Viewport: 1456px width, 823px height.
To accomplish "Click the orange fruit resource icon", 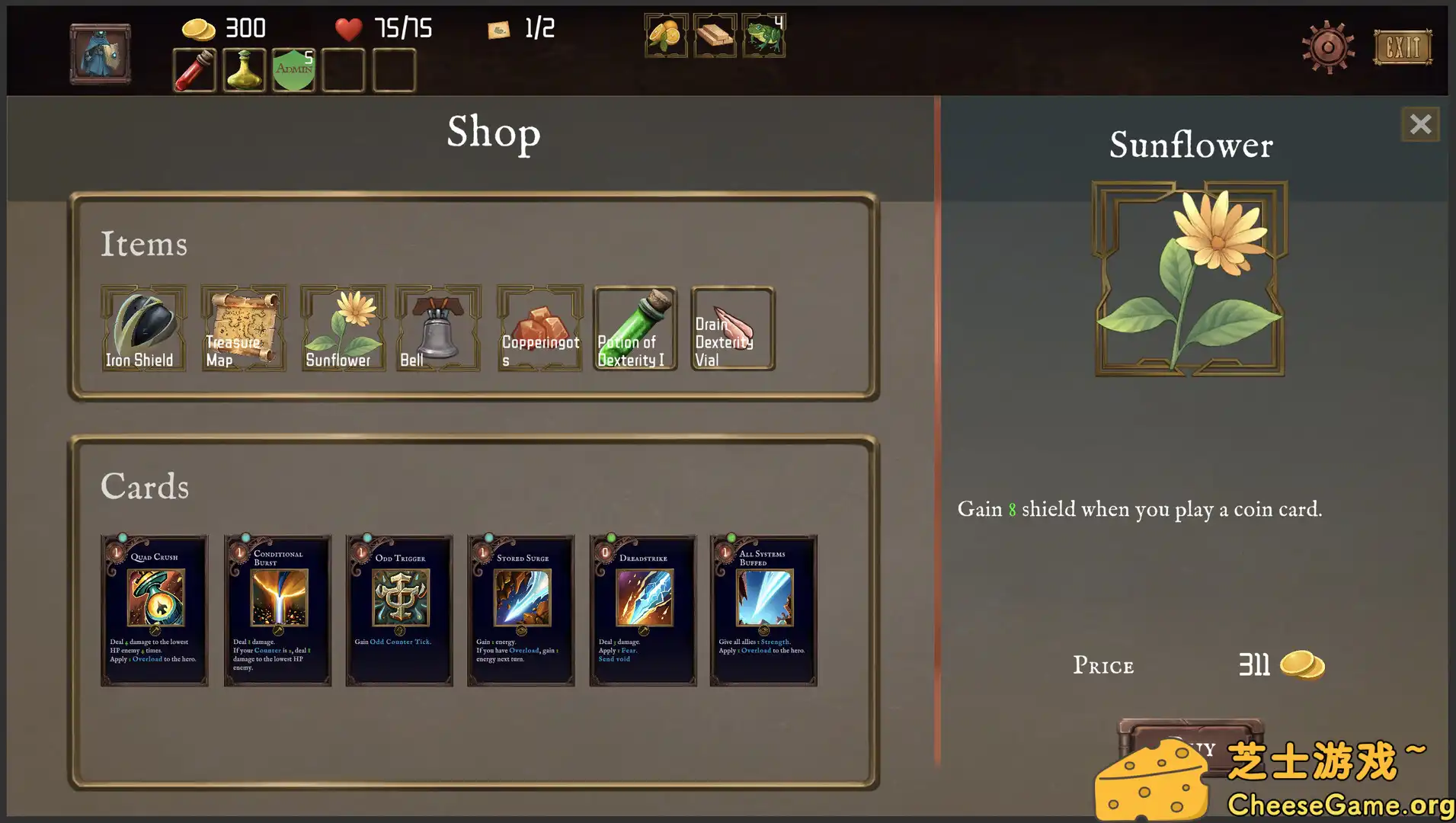I will [x=664, y=35].
